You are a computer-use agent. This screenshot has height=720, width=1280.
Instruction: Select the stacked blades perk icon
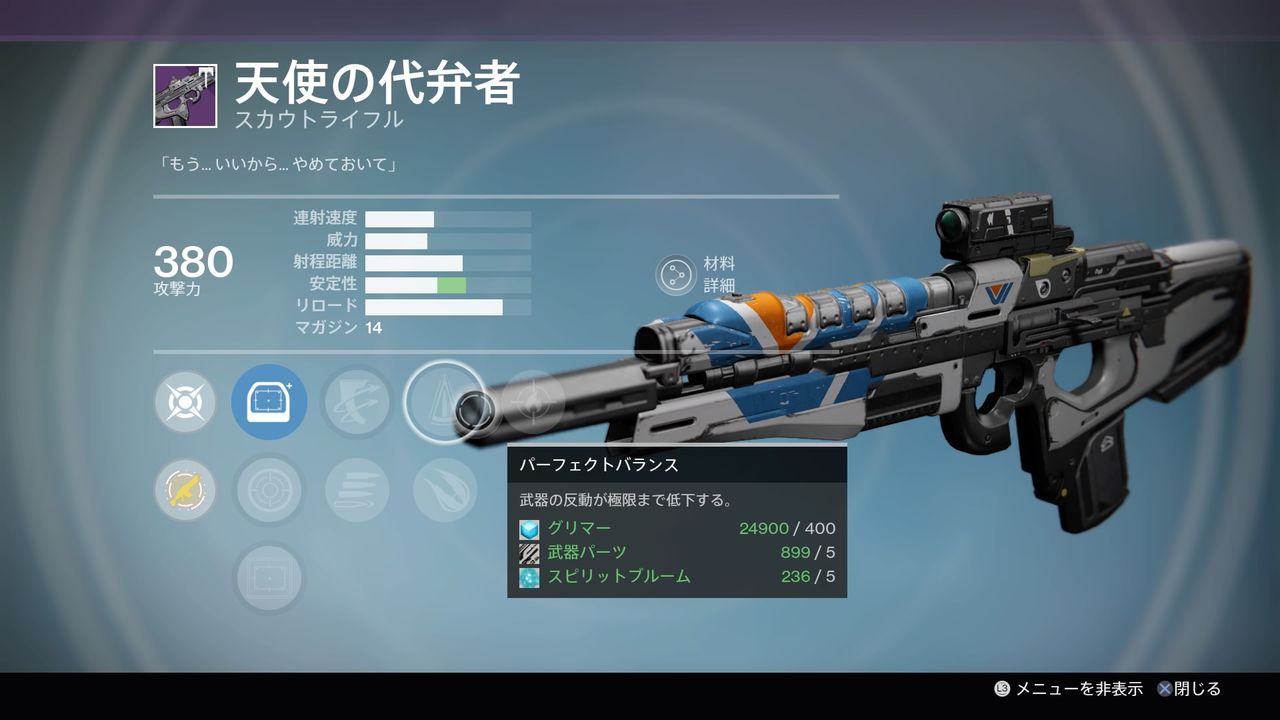click(357, 490)
